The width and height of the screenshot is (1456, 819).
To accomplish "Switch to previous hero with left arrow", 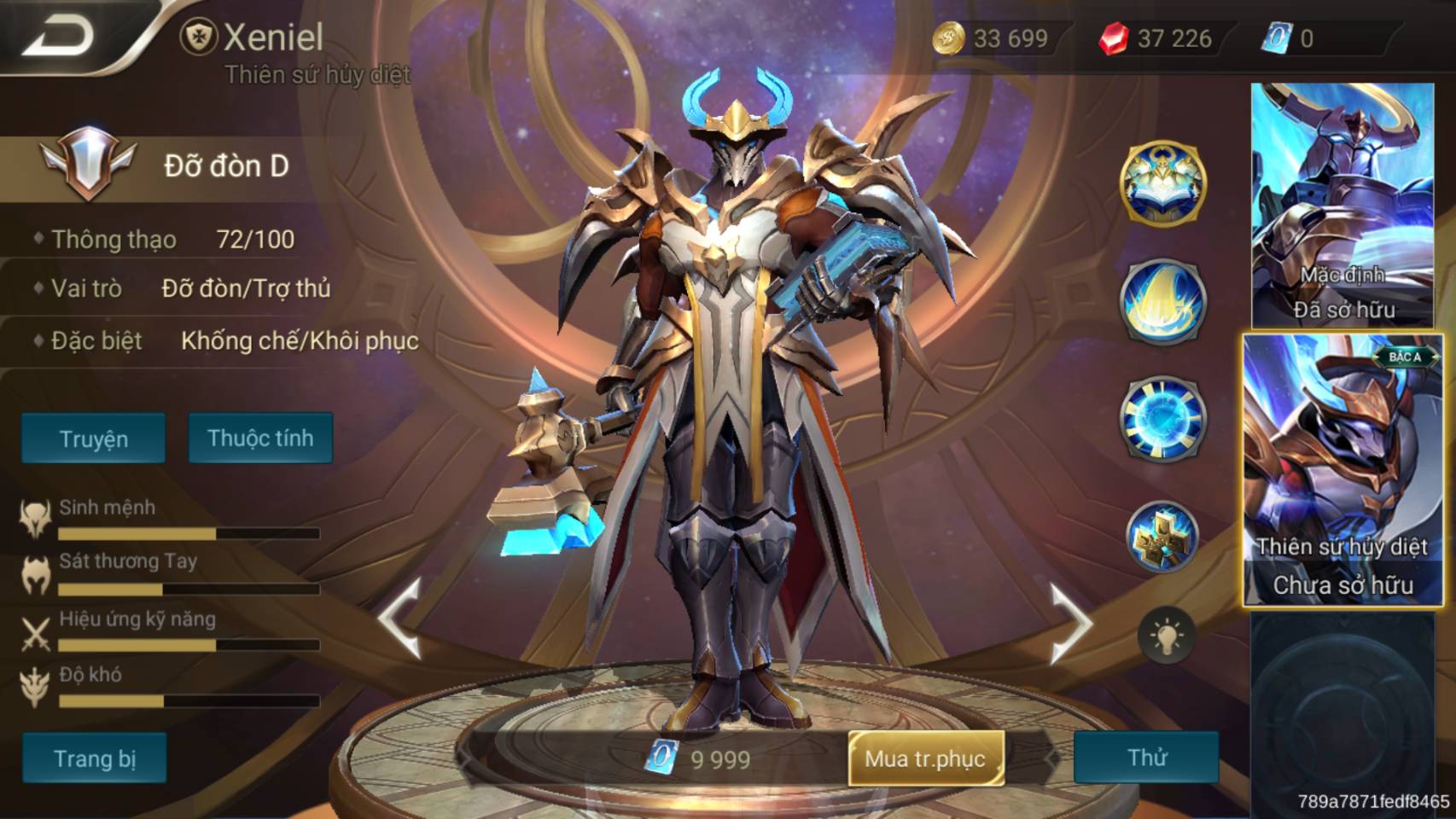I will coord(401,619).
